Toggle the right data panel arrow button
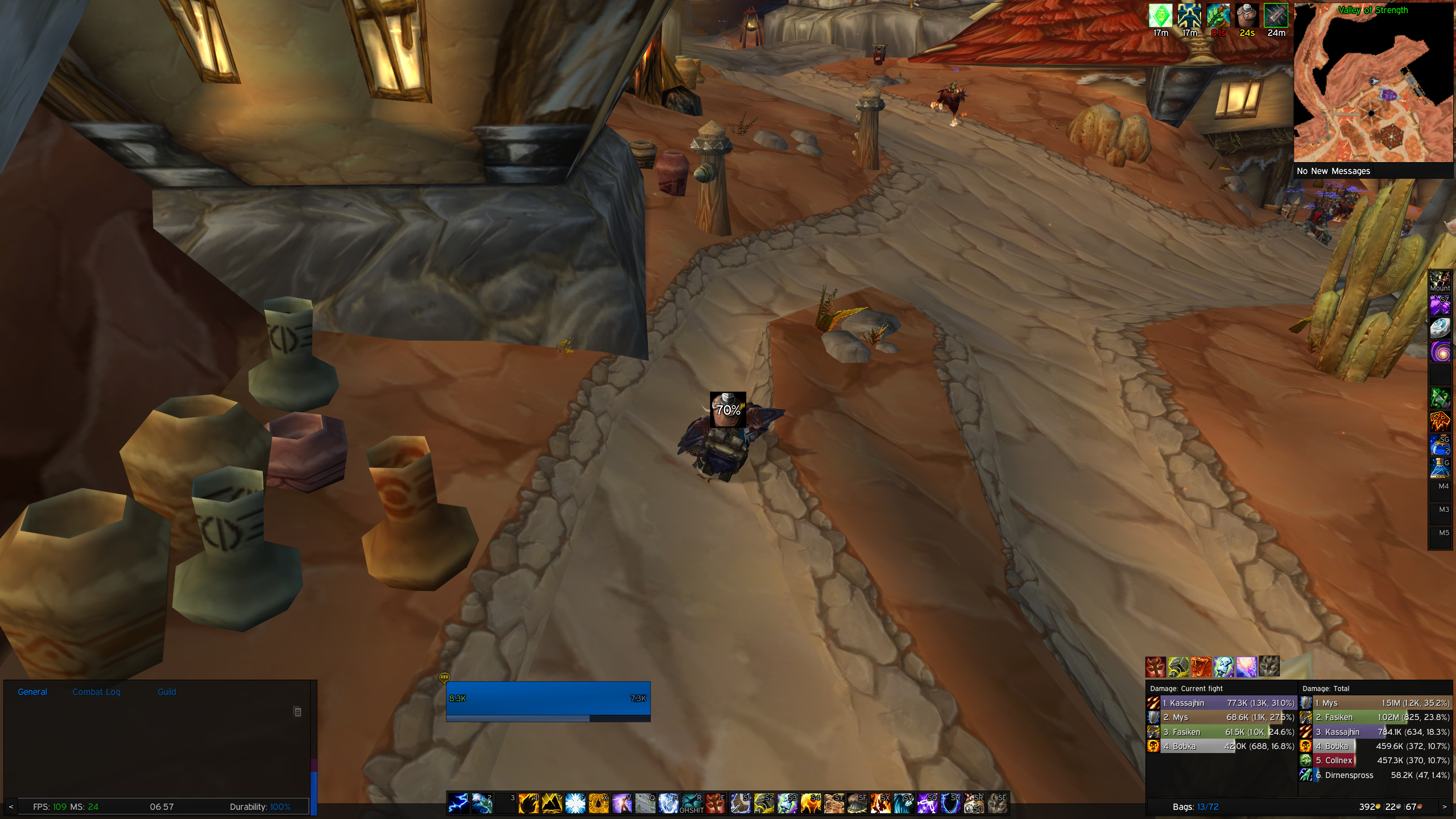Screen dimensions: 1456x819 click(x=1443, y=806)
